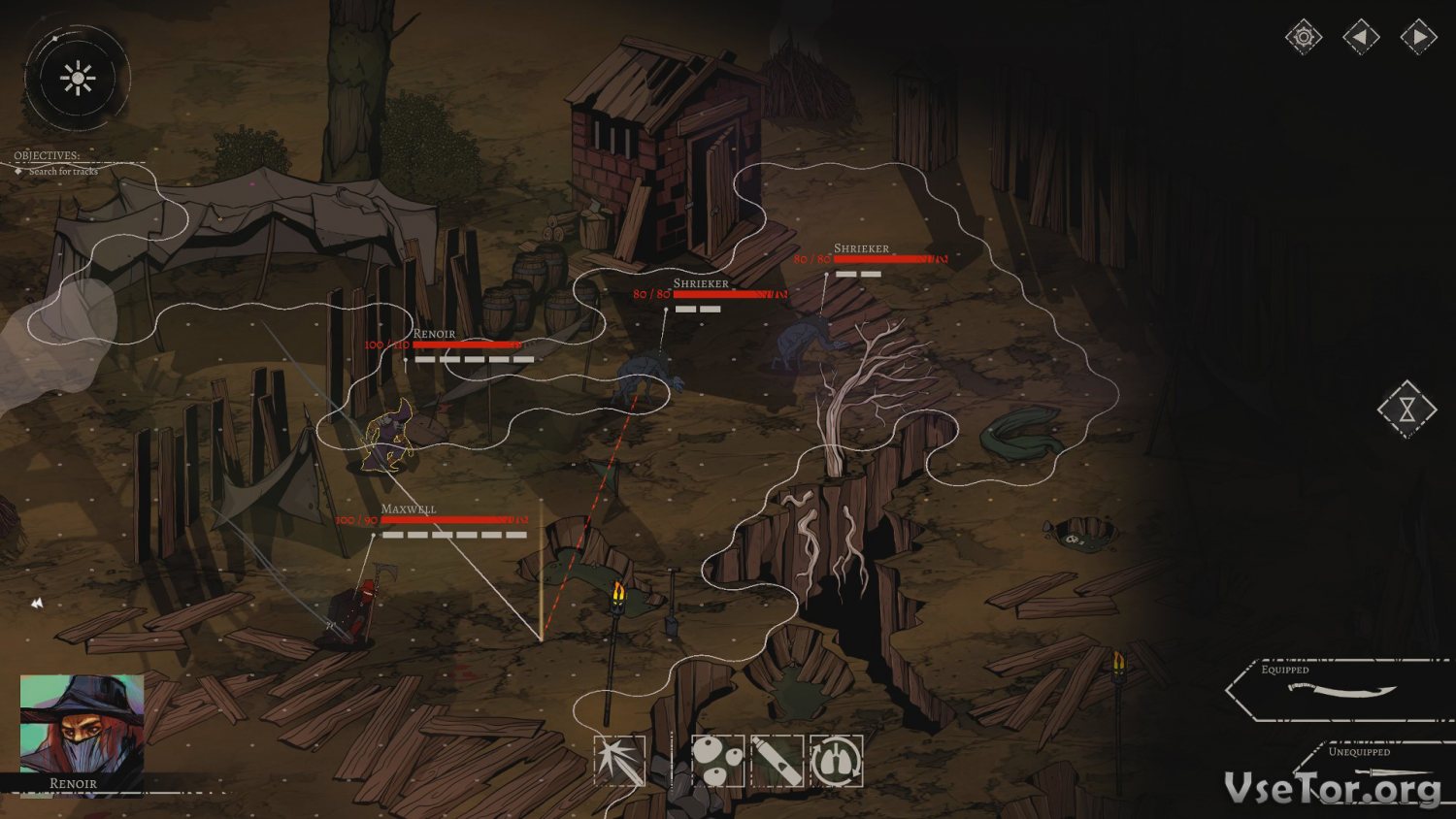Activate the lungs recovery ability

click(836, 761)
